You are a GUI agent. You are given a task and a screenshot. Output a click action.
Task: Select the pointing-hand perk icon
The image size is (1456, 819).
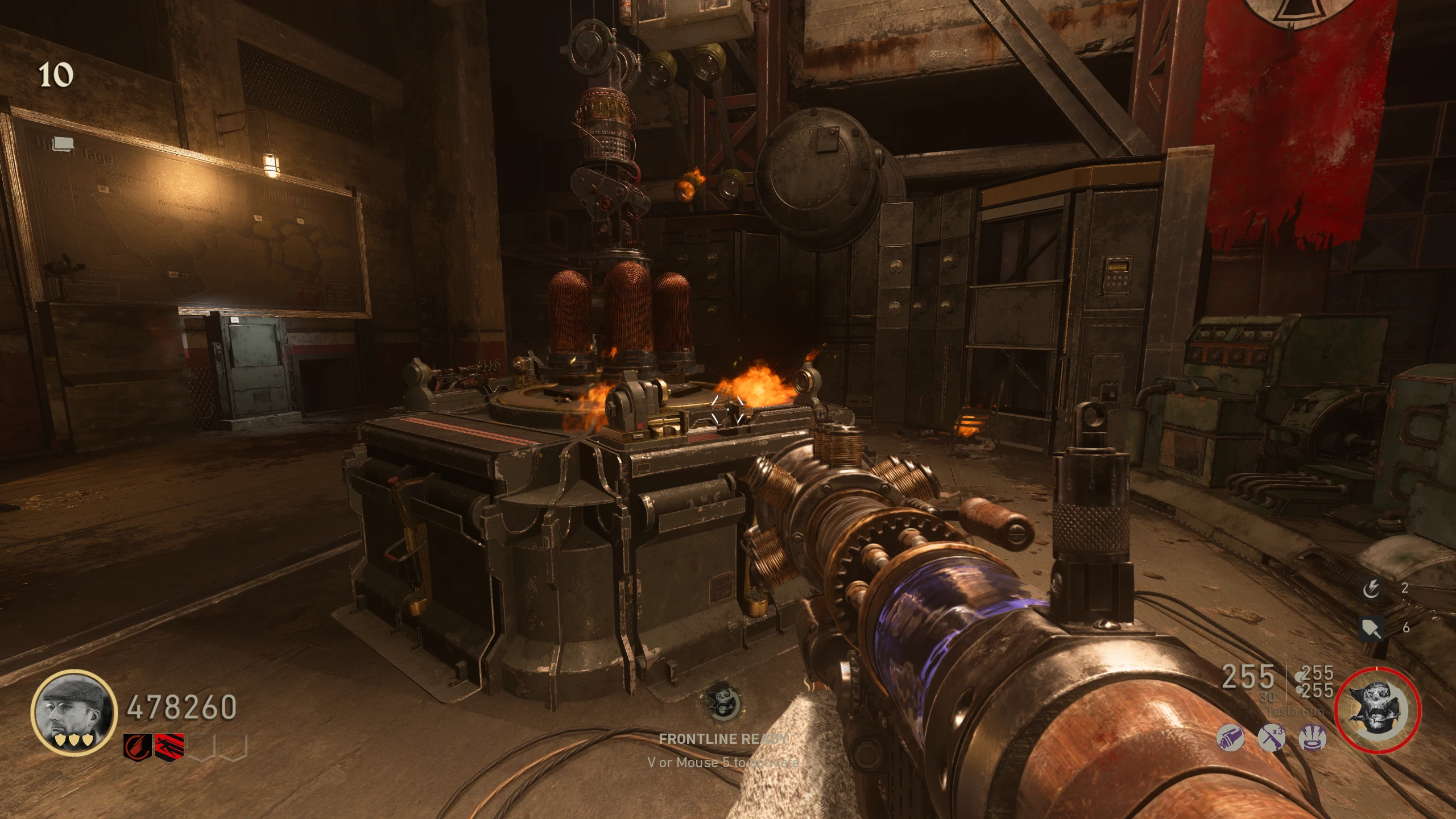click(137, 746)
